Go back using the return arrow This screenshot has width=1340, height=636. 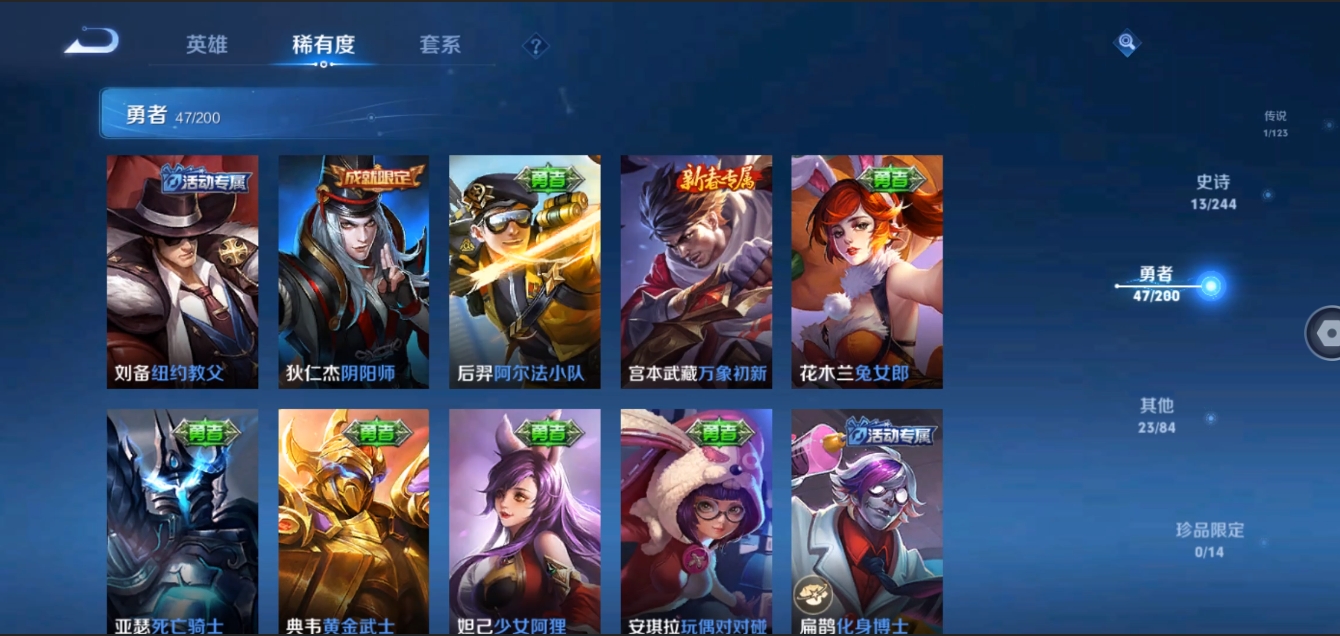92,42
